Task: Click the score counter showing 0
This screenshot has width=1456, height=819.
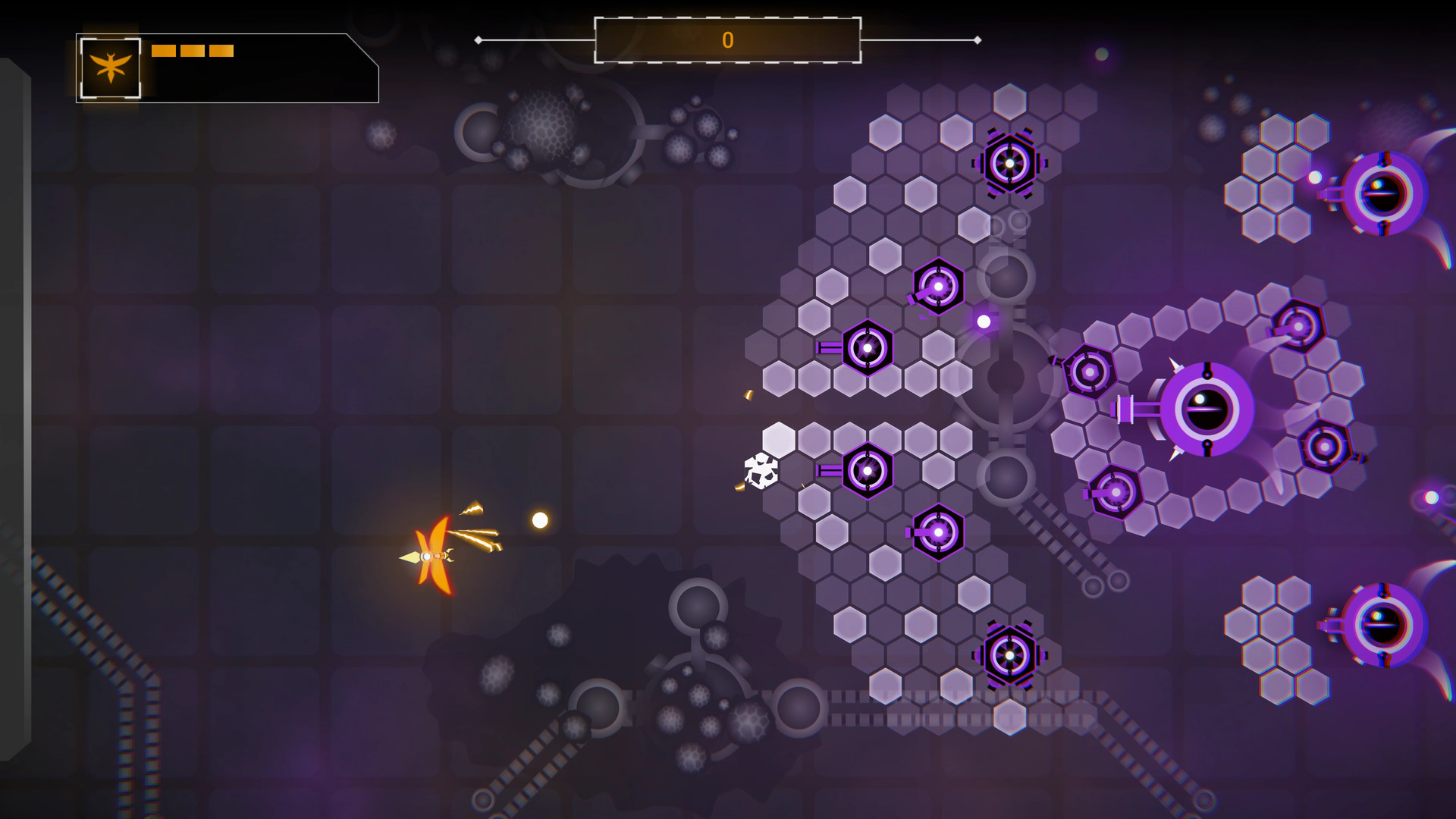Action: tap(728, 39)
